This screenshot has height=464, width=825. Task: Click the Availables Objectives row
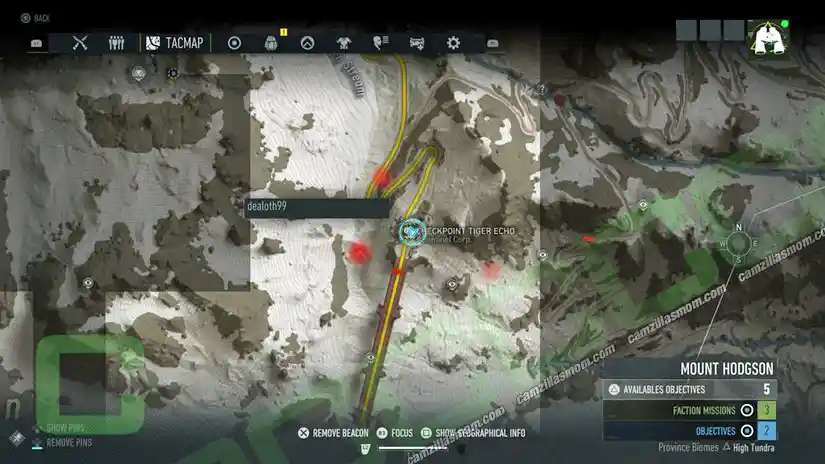(x=690, y=389)
